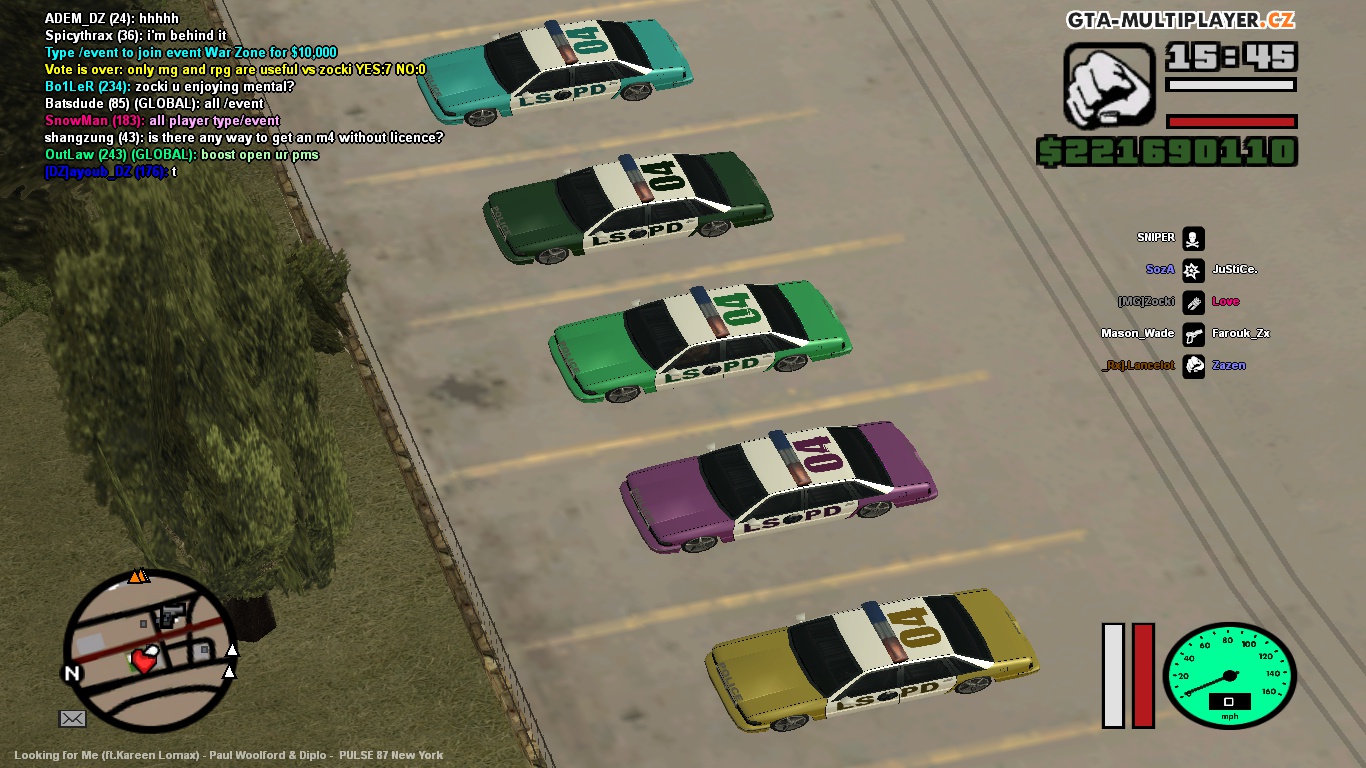Select the bullets icon next to Love
Viewport: 1366px width, 768px height.
pyautogui.click(x=1193, y=302)
